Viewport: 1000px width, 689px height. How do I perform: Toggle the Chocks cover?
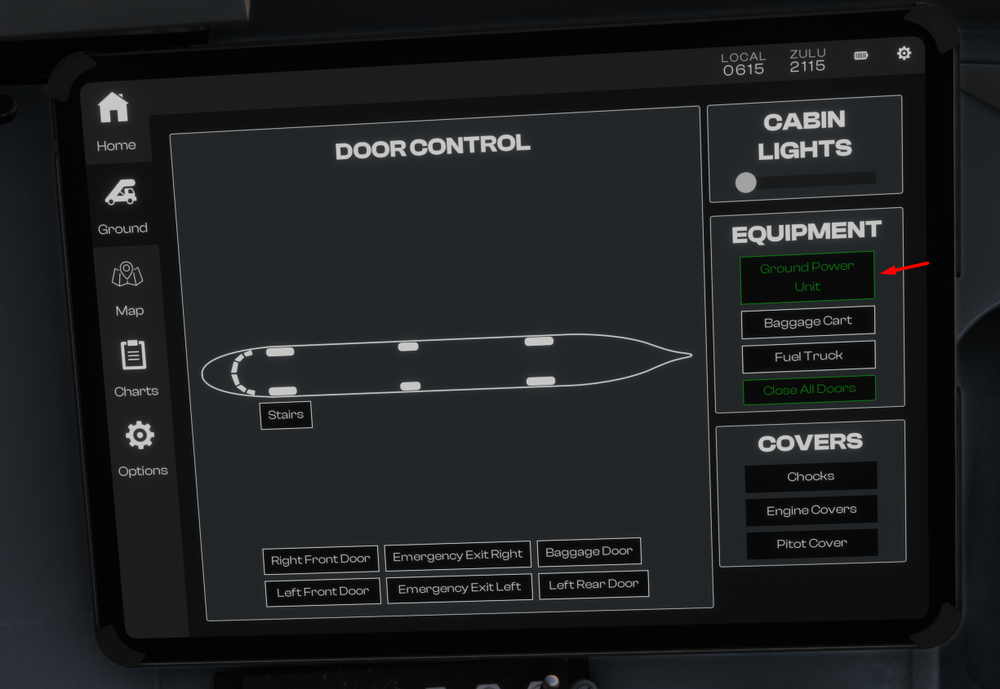pyautogui.click(x=811, y=476)
